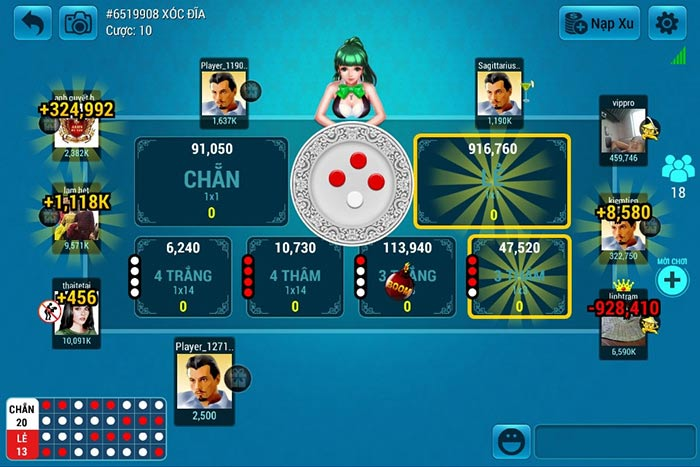Image resolution: width=700 pixels, height=467 pixels.
Task: Take a screenshot with the camera button
Action: (x=77, y=22)
